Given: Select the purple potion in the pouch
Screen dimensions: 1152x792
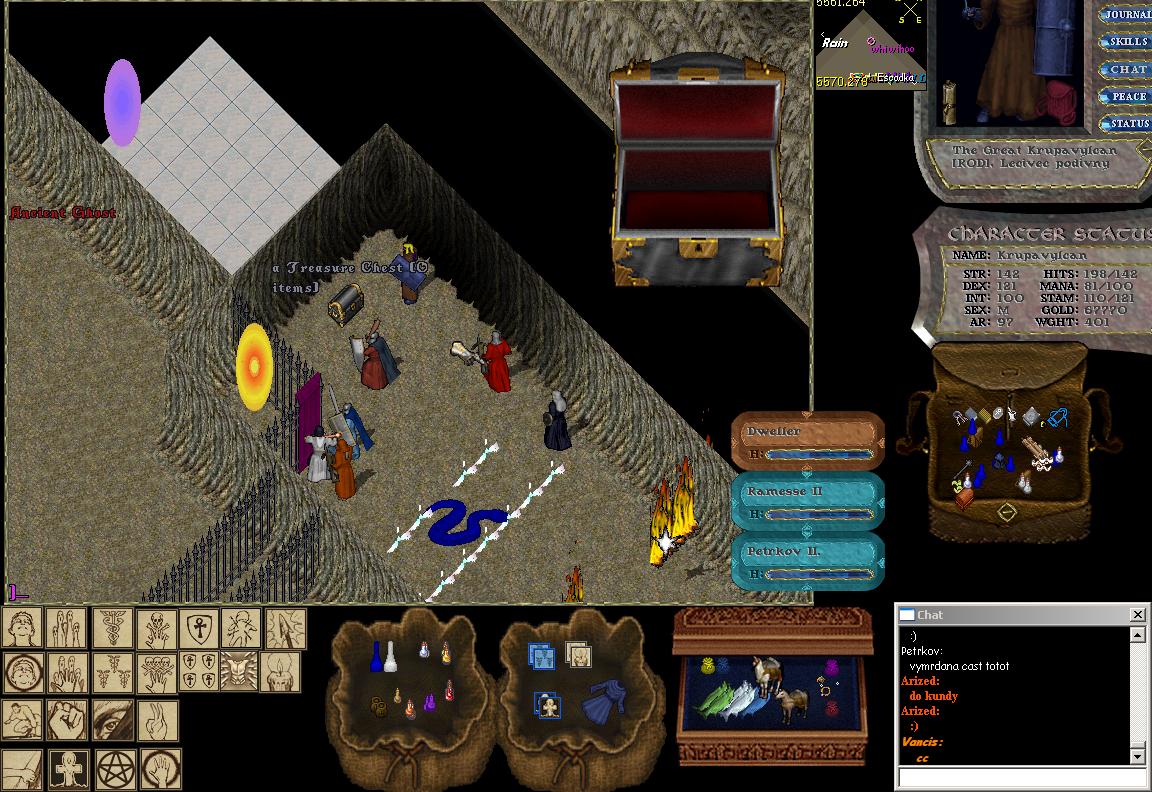Looking at the screenshot, I should pyautogui.click(x=431, y=703).
